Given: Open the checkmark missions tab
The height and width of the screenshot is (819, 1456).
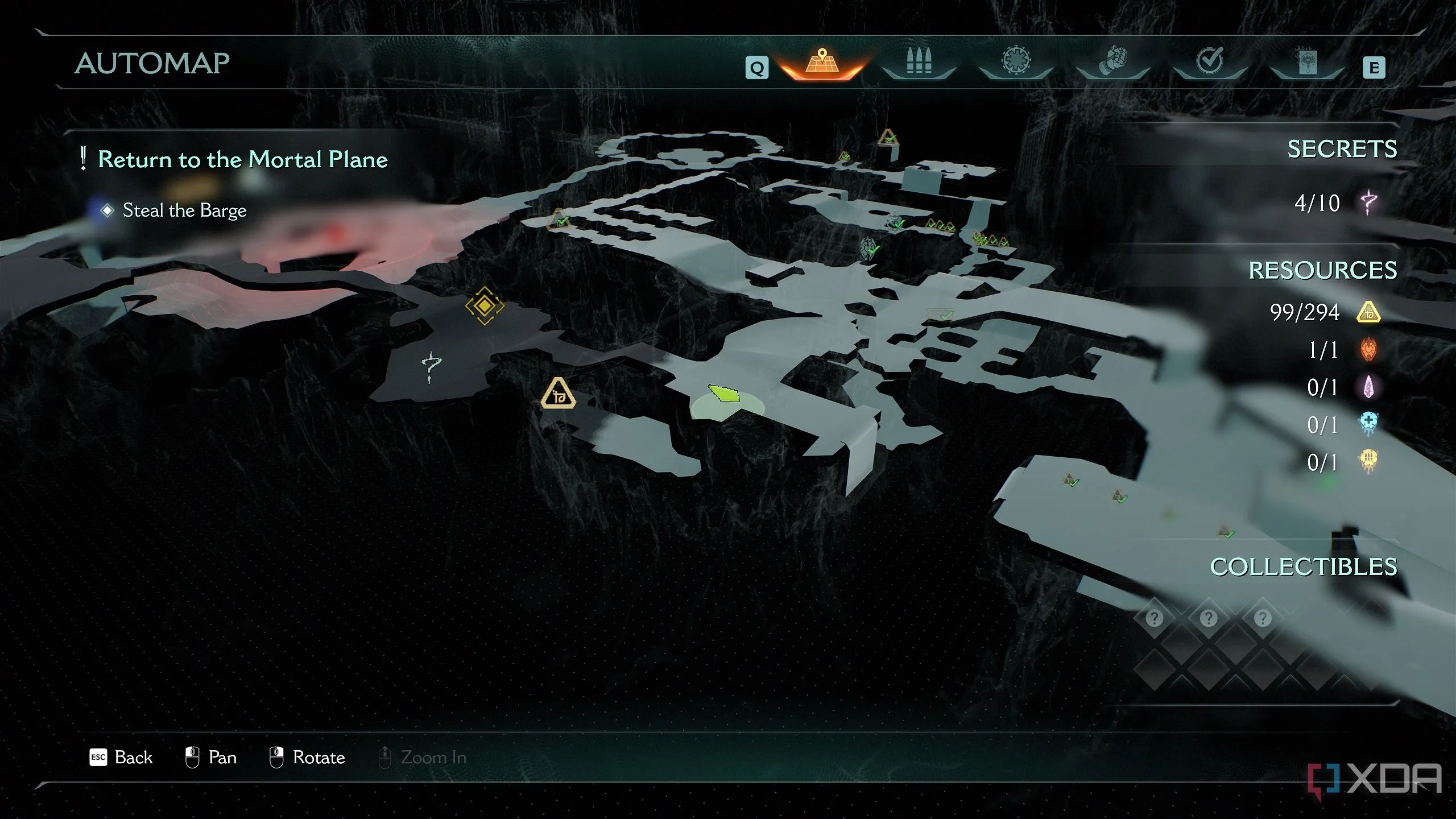Looking at the screenshot, I should 1210,61.
